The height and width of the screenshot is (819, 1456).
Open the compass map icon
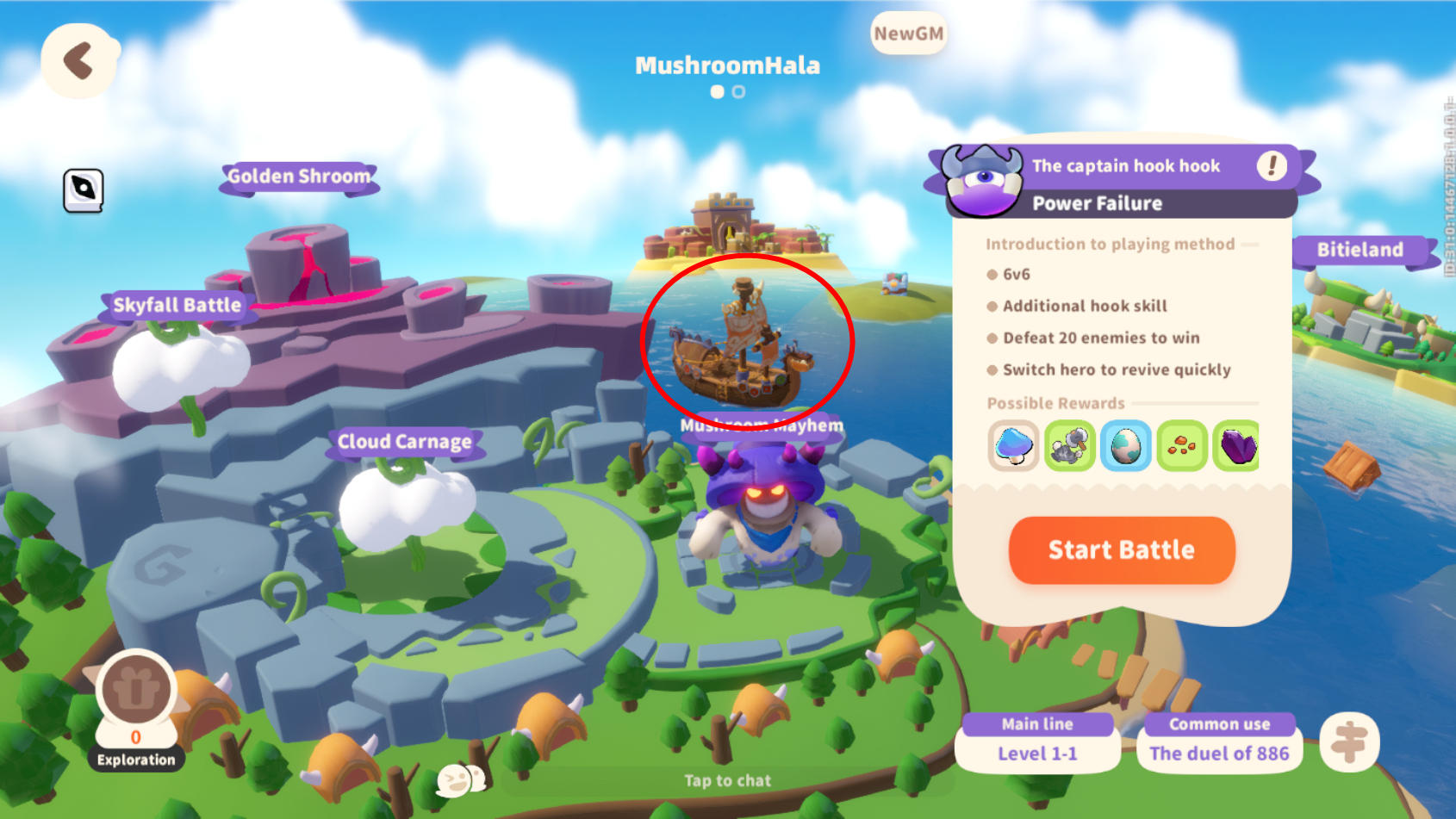coord(84,189)
